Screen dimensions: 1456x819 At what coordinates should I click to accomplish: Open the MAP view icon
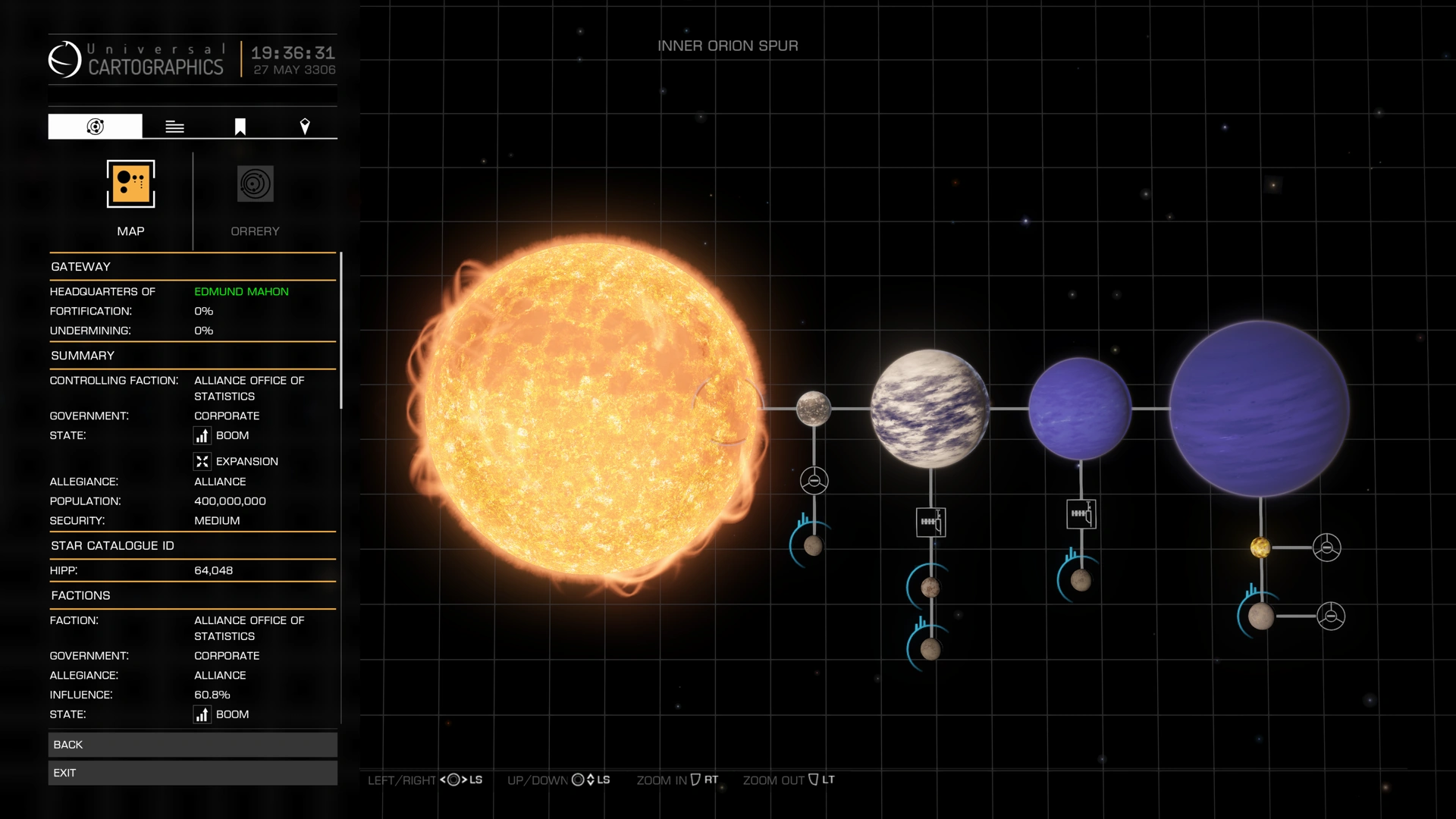pos(130,184)
